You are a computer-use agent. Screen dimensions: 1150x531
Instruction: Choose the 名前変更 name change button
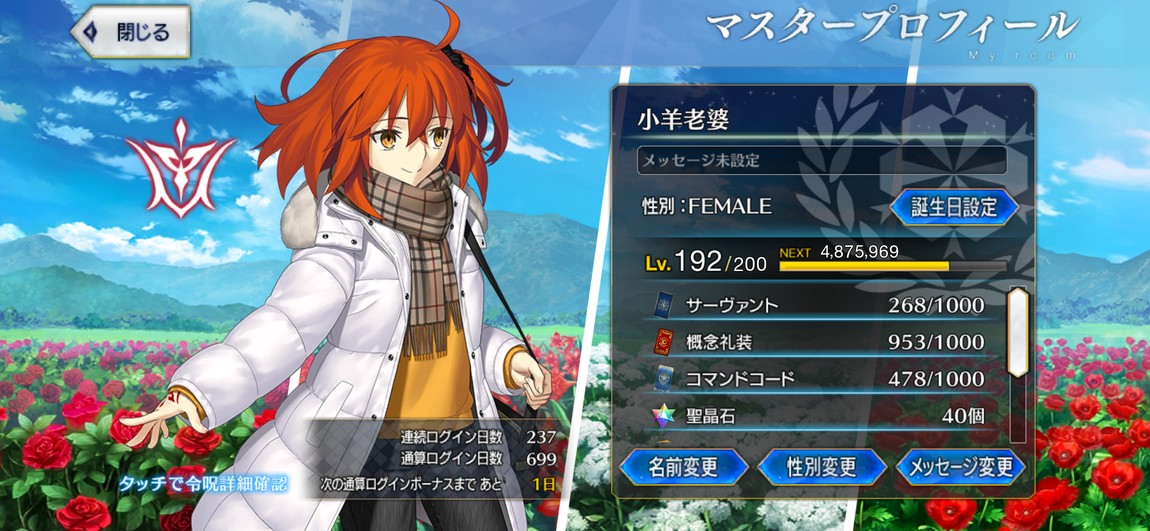pos(684,466)
